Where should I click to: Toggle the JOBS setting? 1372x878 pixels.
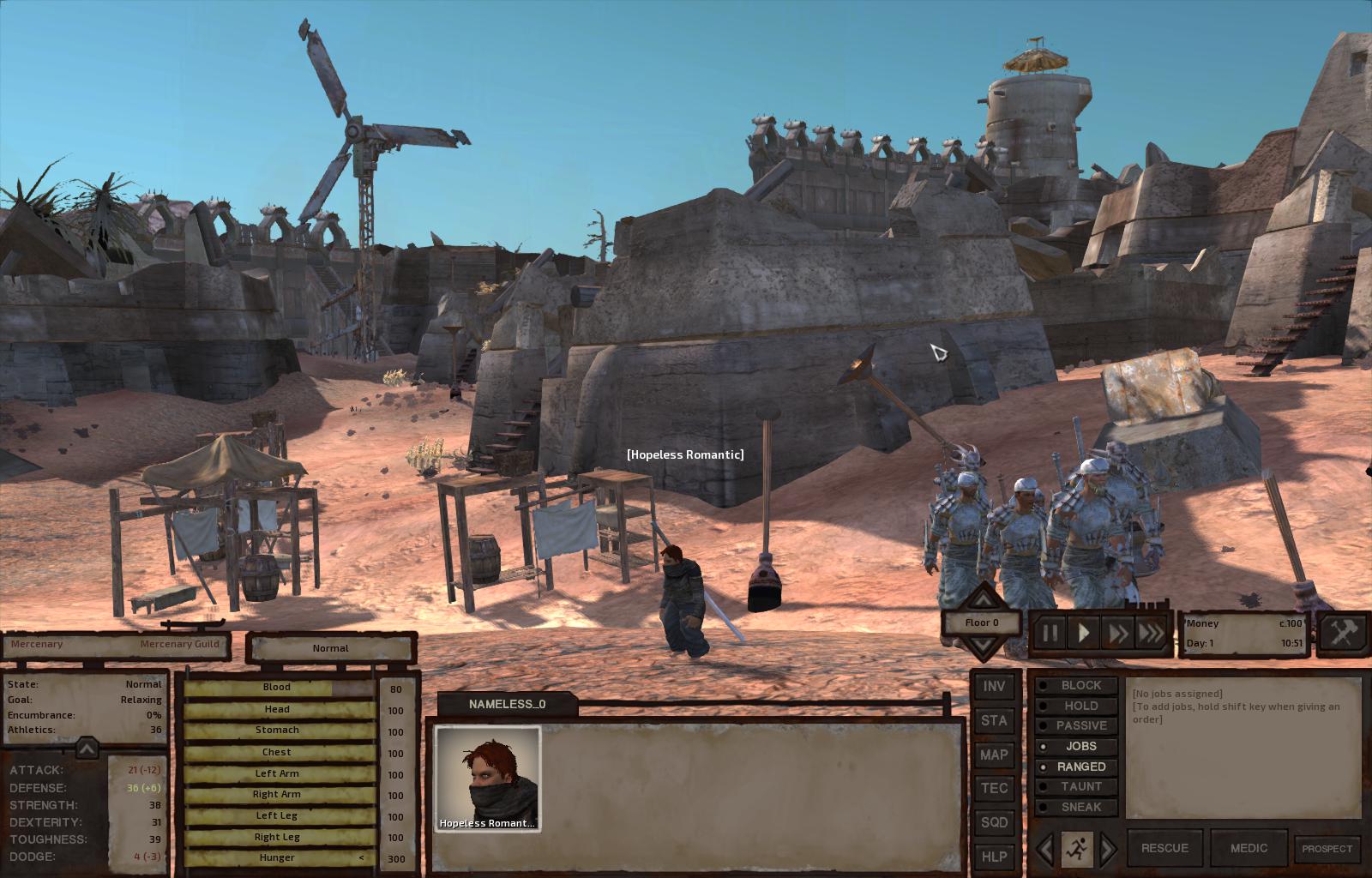(1077, 746)
